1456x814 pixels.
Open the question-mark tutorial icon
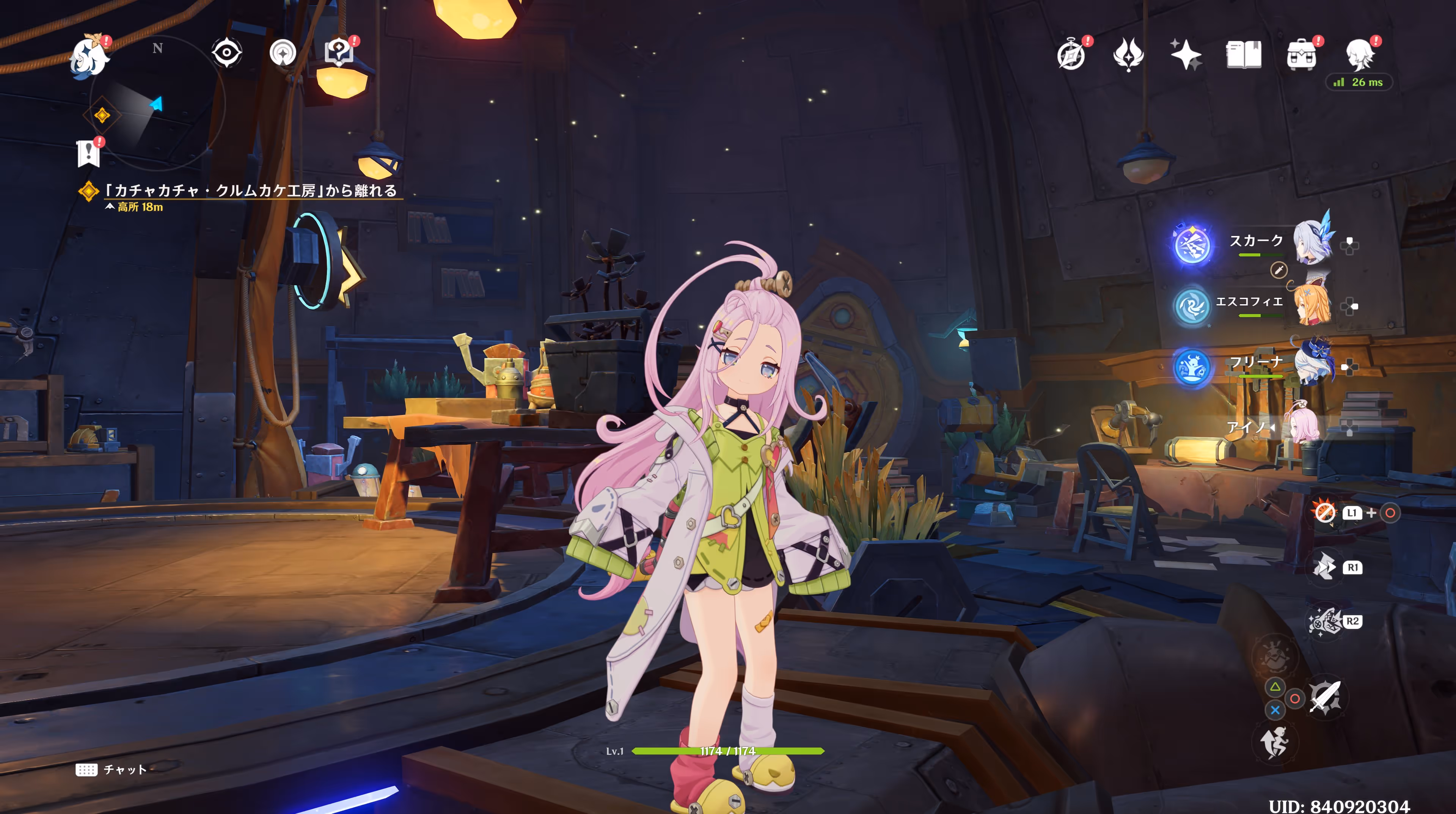[339, 53]
